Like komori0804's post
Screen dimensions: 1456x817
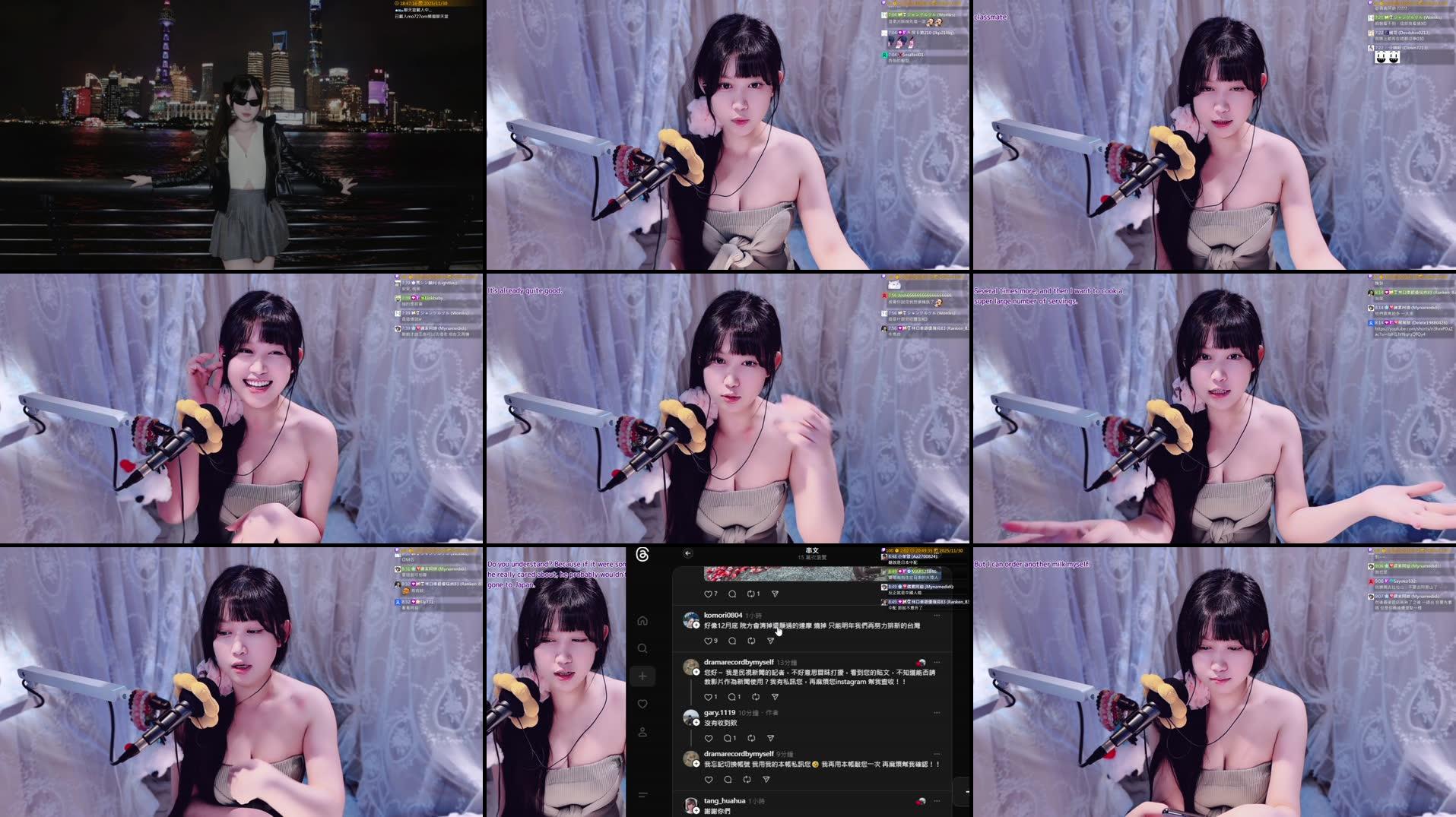pyautogui.click(x=707, y=641)
